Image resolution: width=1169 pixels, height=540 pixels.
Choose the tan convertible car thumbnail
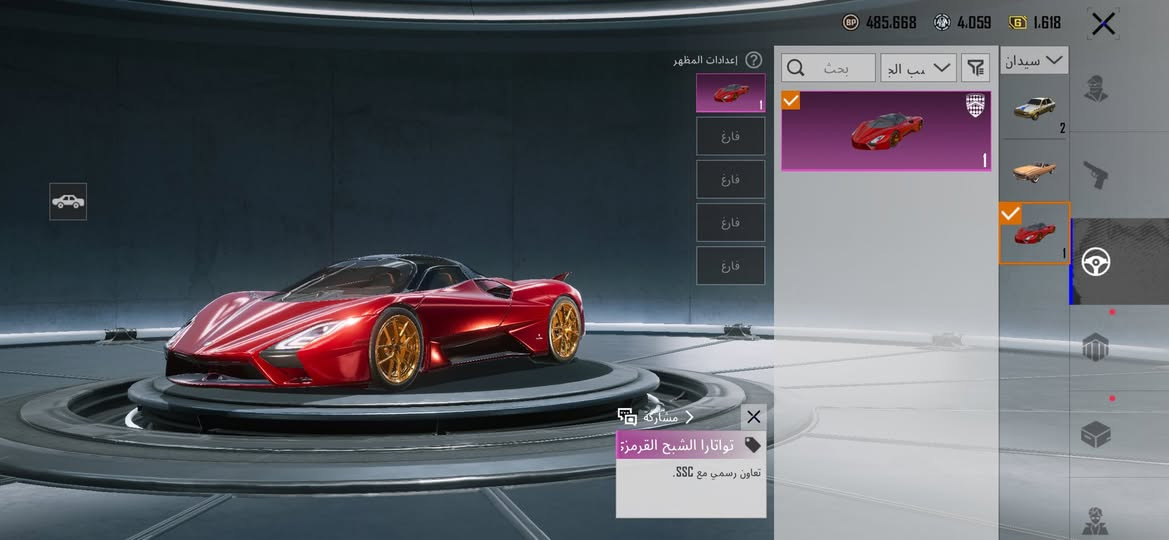click(x=1033, y=170)
